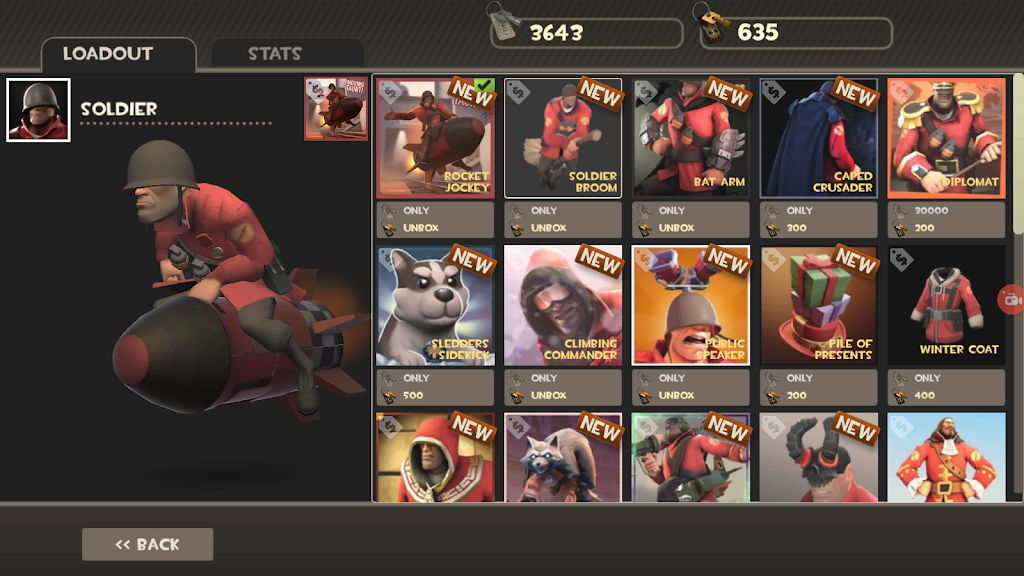Screen dimensions: 1024x576
Task: Select the red hooded robe item
Action: [x=435, y=457]
